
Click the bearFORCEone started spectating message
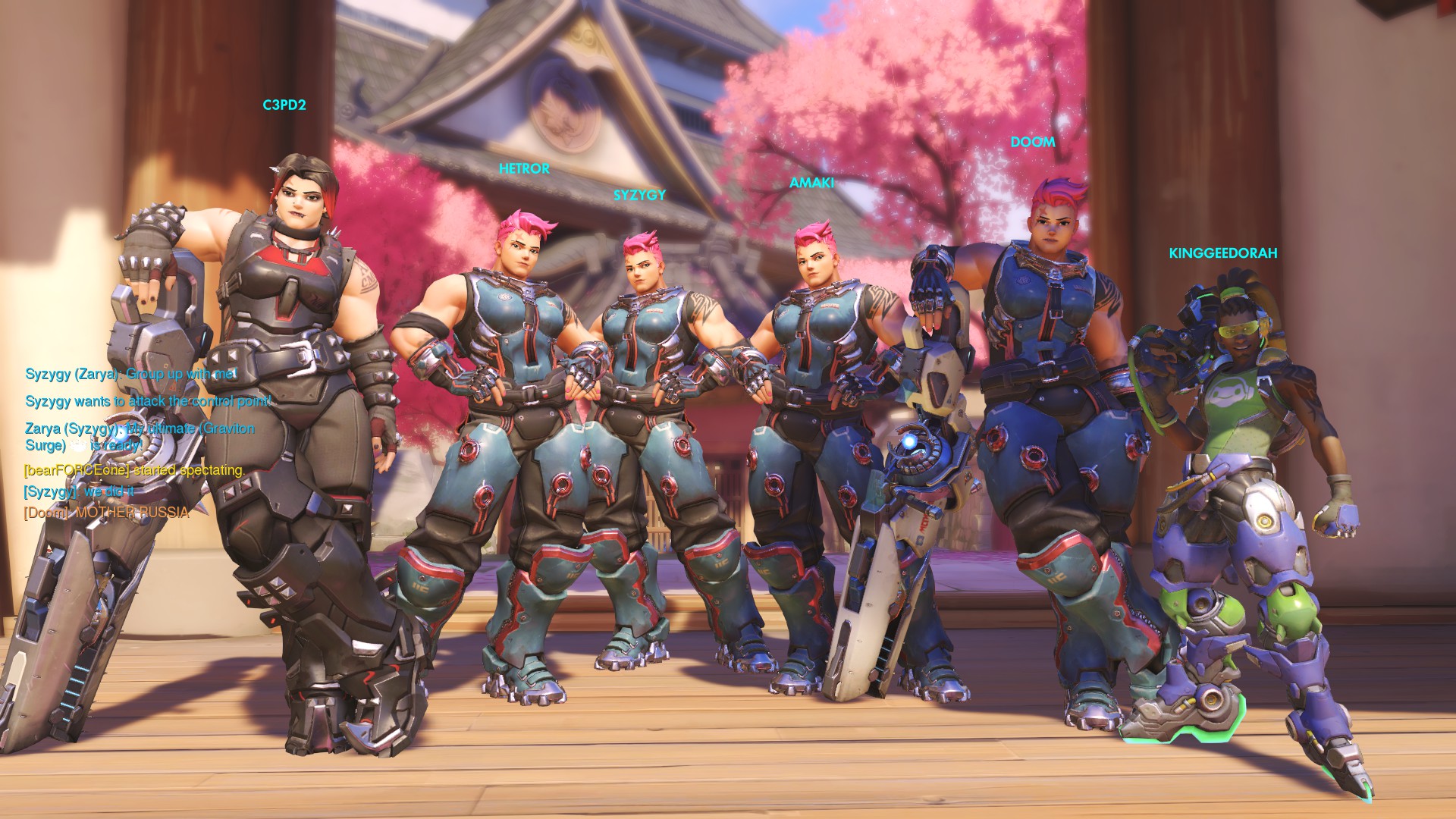tap(134, 470)
